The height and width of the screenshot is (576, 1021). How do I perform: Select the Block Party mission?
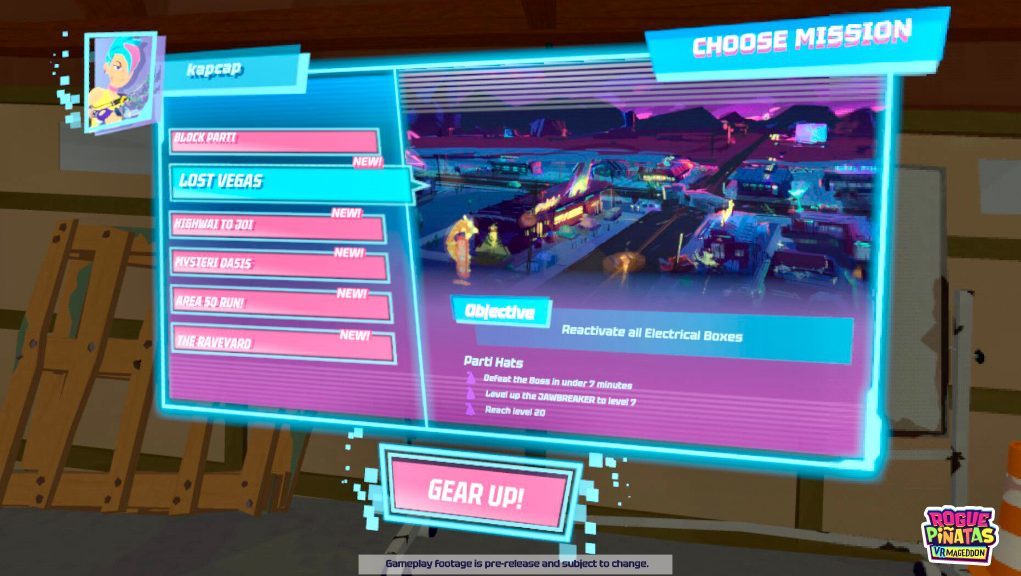click(x=274, y=139)
